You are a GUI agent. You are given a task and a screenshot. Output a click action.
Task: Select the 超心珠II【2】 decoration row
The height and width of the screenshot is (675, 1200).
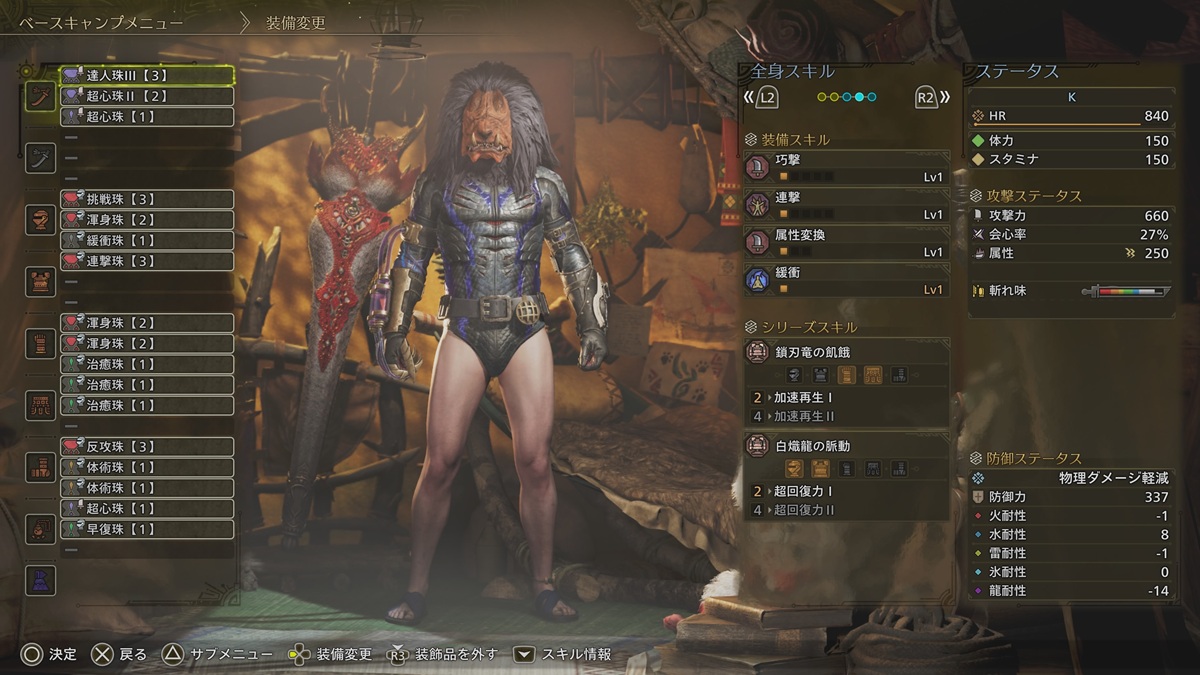pyautogui.click(x=147, y=96)
